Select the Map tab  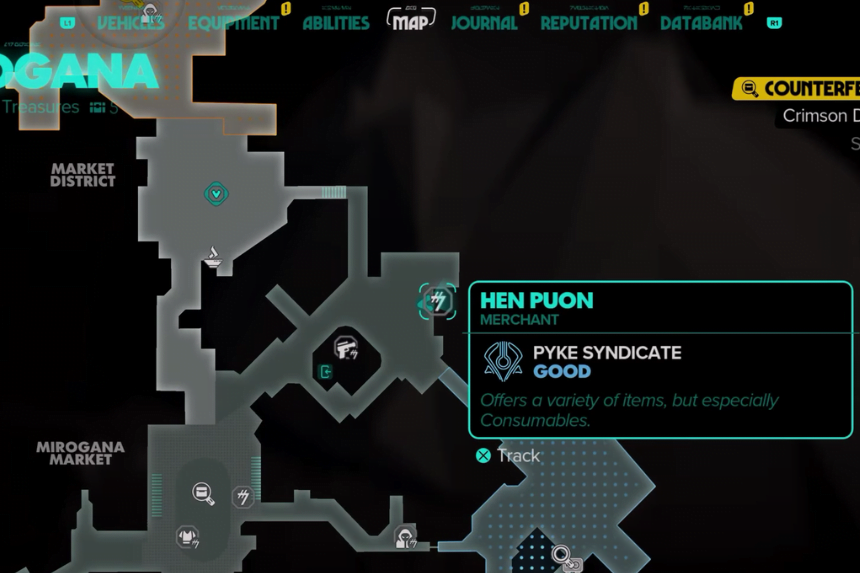point(410,22)
